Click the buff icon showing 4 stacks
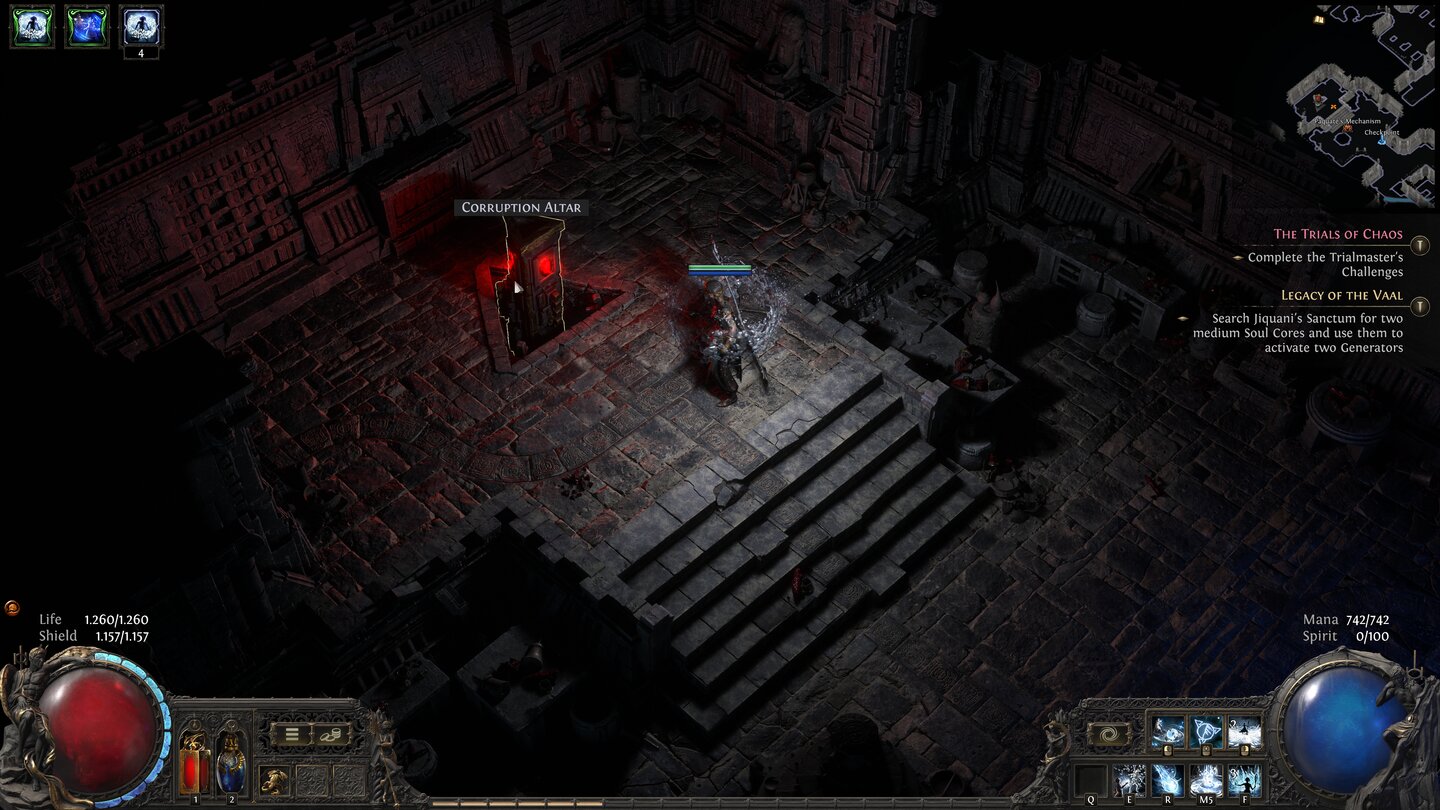Image resolution: width=1440 pixels, height=810 pixels. (140, 25)
